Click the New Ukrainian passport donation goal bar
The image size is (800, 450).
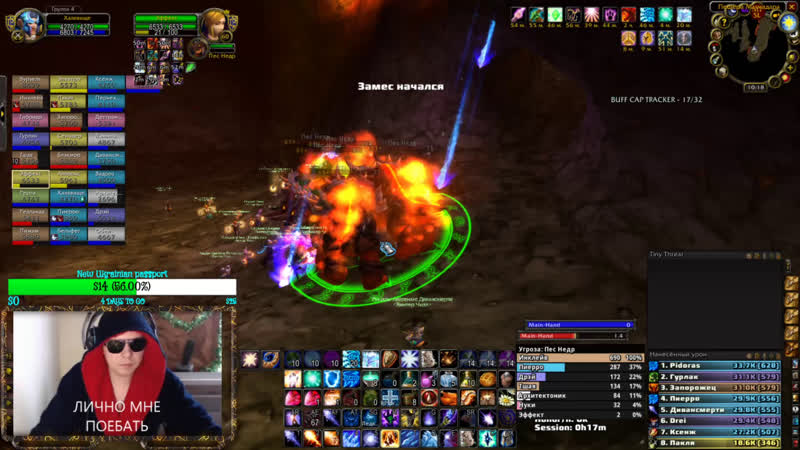tap(122, 287)
